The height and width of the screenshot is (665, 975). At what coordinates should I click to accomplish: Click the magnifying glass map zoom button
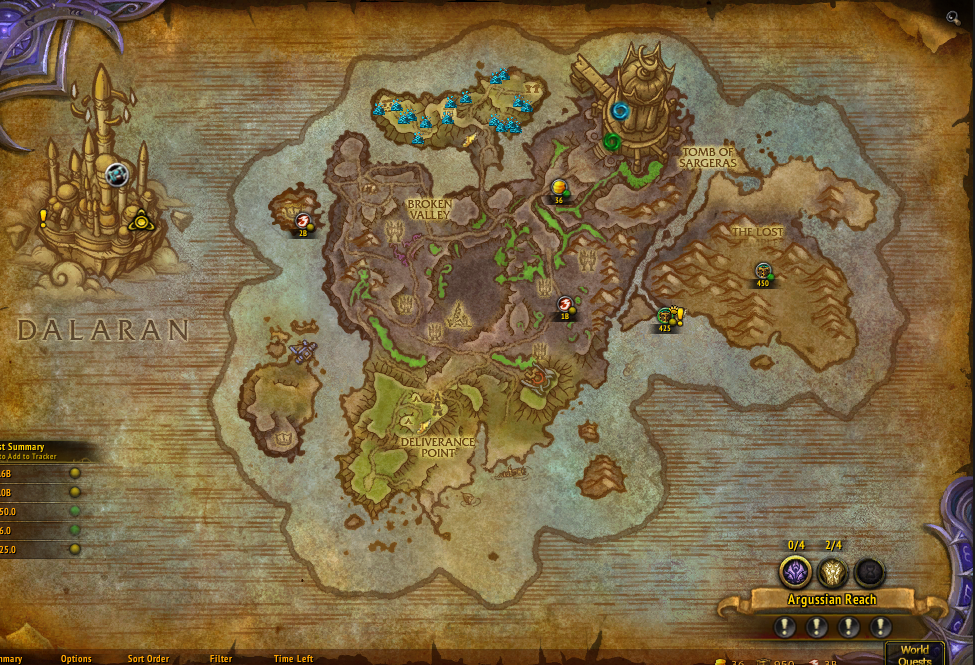tap(953, 17)
